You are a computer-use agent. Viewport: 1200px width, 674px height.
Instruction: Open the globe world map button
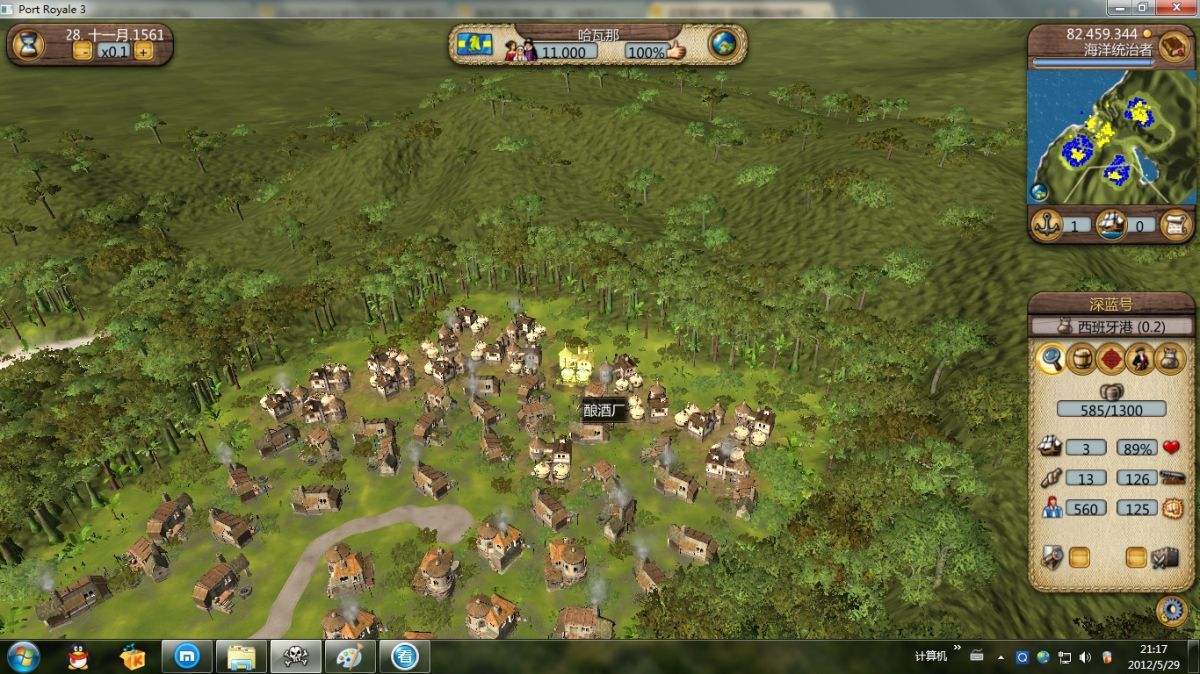point(722,44)
